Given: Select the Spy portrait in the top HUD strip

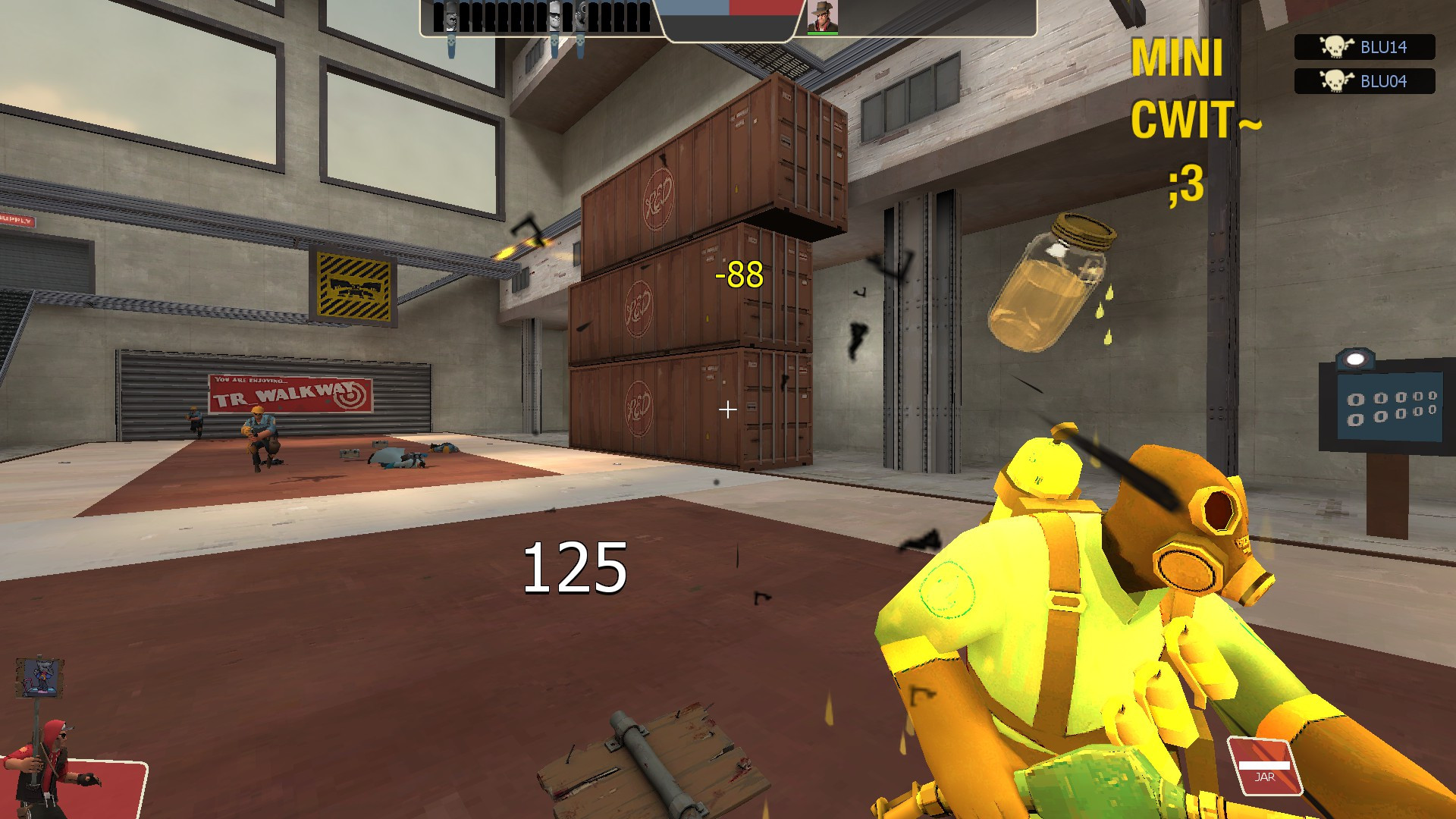Looking at the screenshot, I should (451, 17).
